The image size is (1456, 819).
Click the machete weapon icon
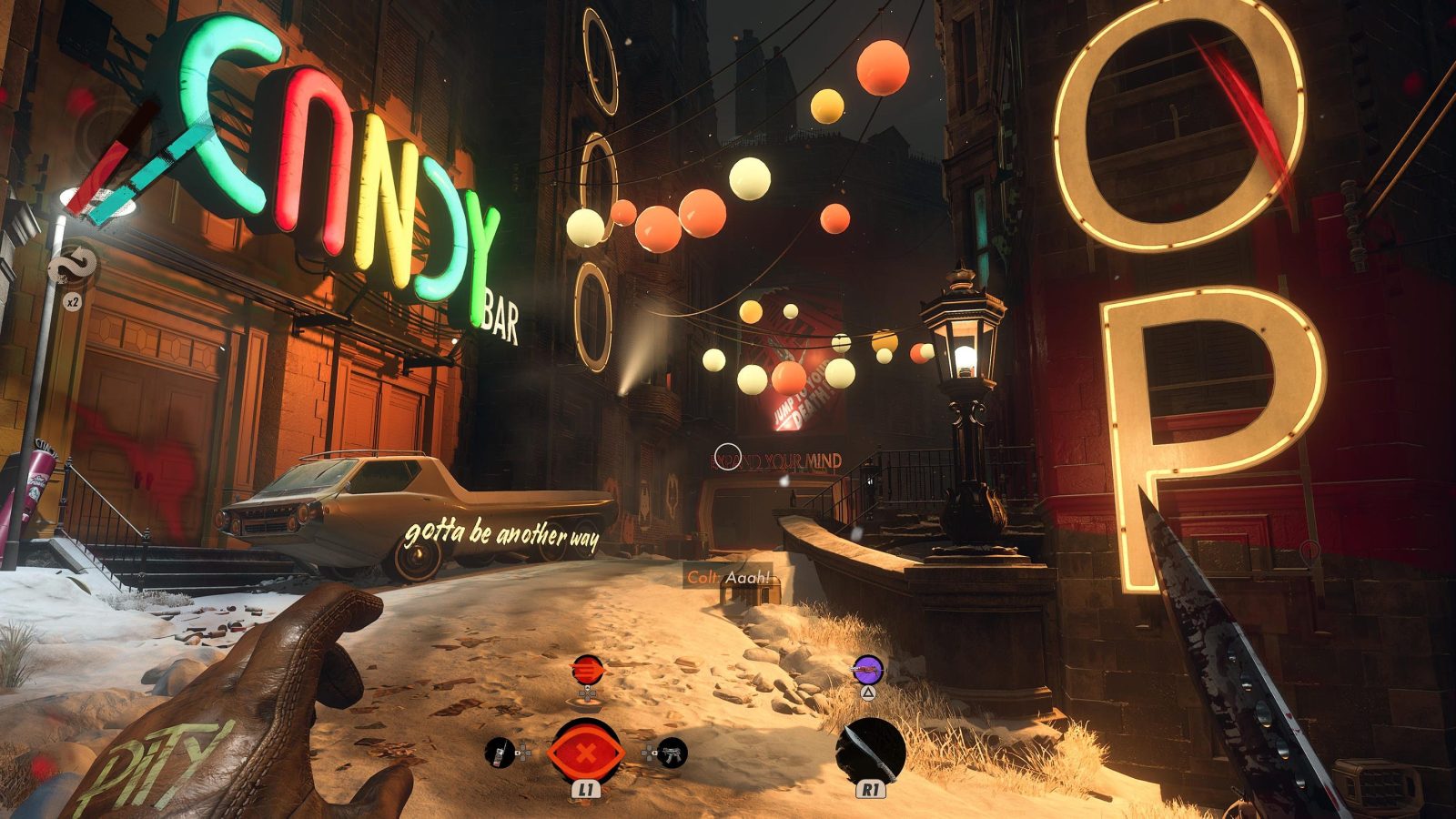coord(870,751)
